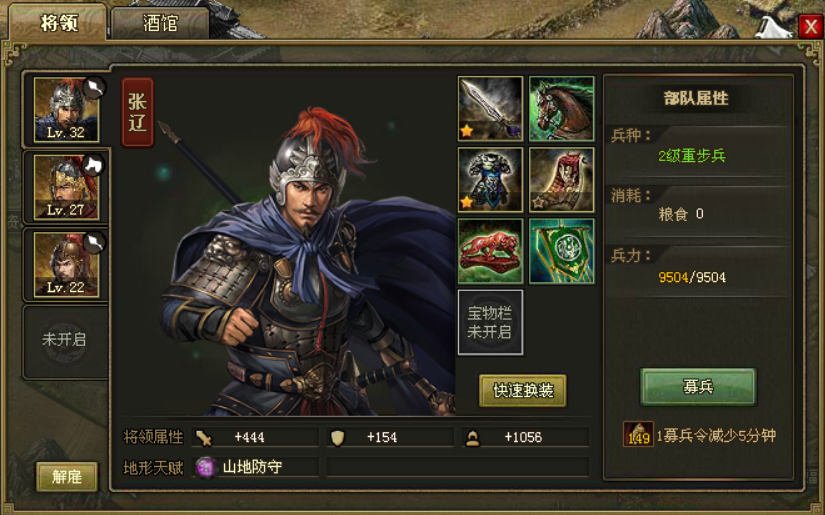Click the locked 宝物栏 treasure slot

[x=490, y=322]
